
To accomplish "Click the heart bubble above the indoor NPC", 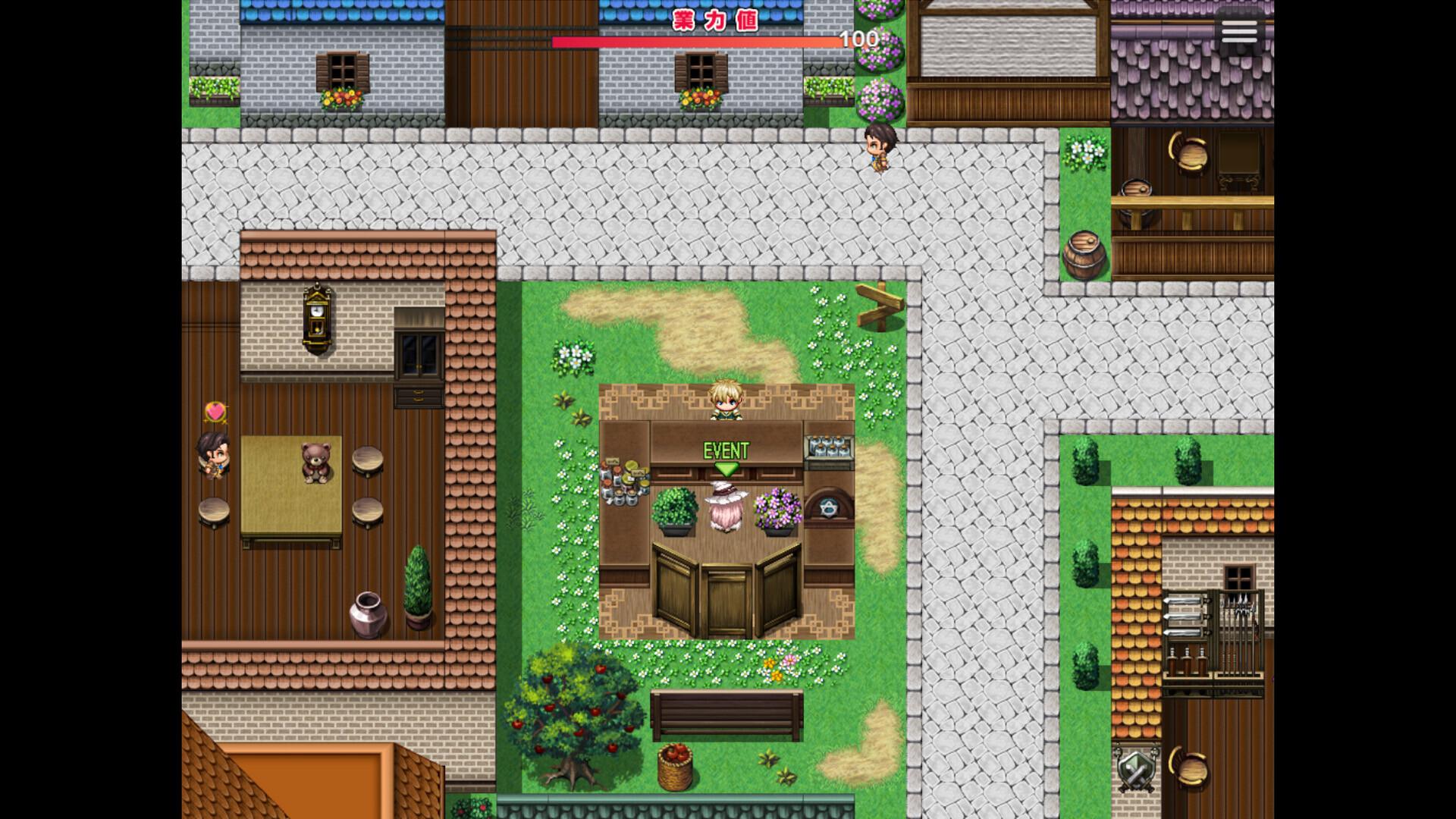I will click(215, 412).
